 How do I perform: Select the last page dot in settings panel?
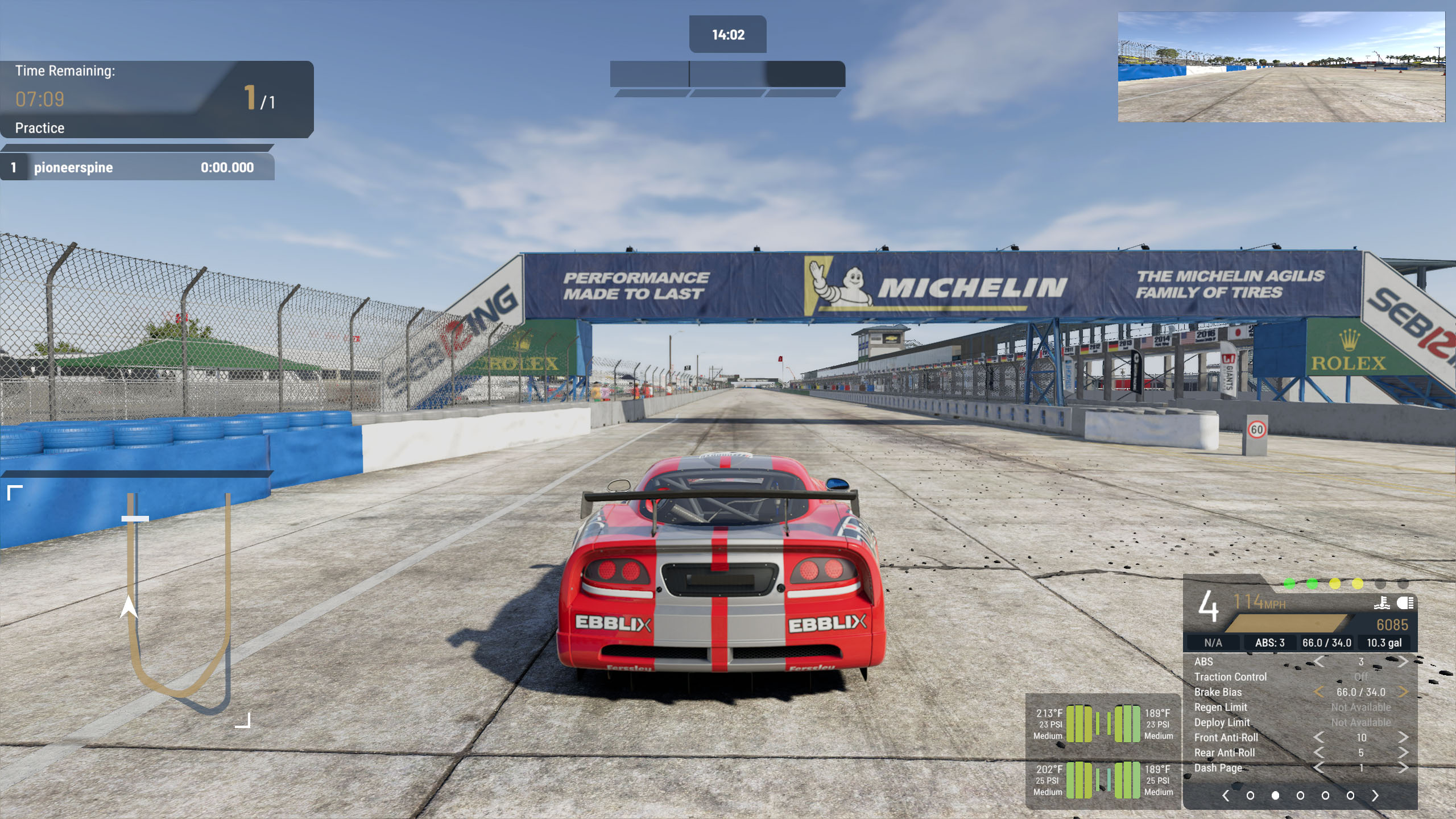pos(1350,796)
